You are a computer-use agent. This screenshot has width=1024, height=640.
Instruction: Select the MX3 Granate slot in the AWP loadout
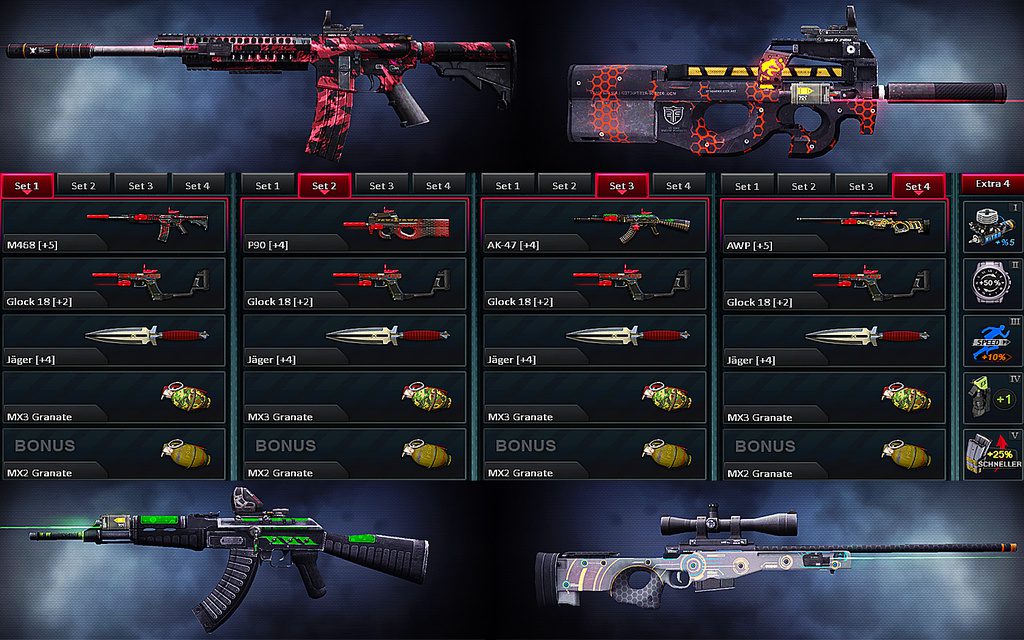834,398
